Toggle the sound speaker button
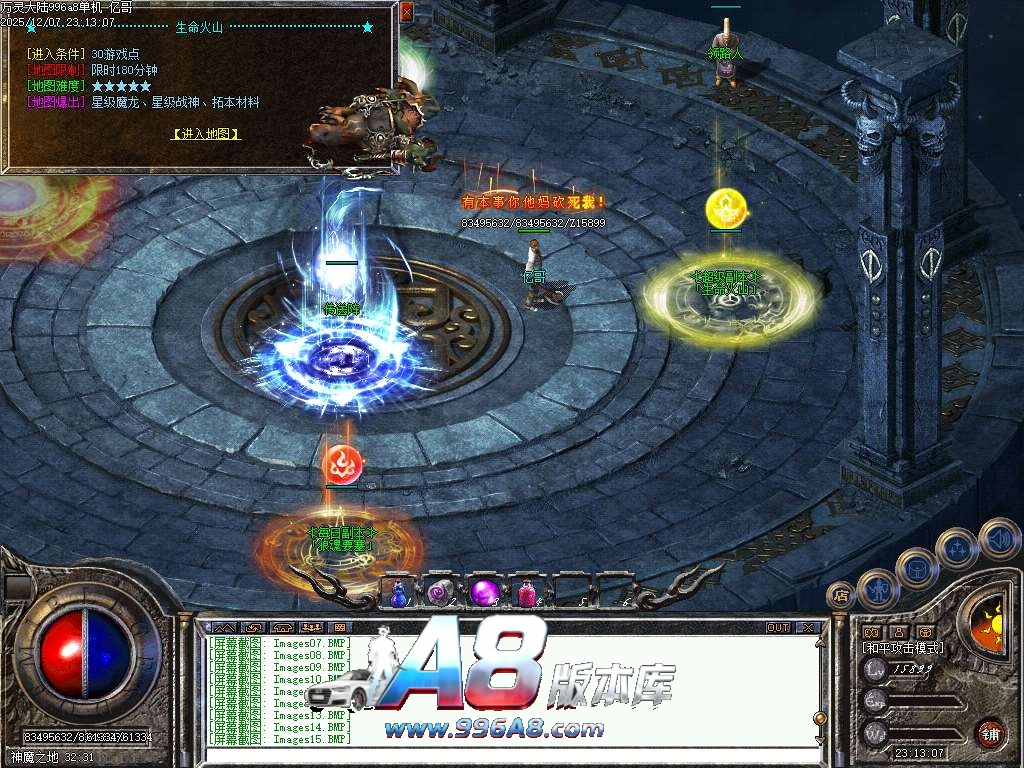 pyautogui.click(x=998, y=538)
